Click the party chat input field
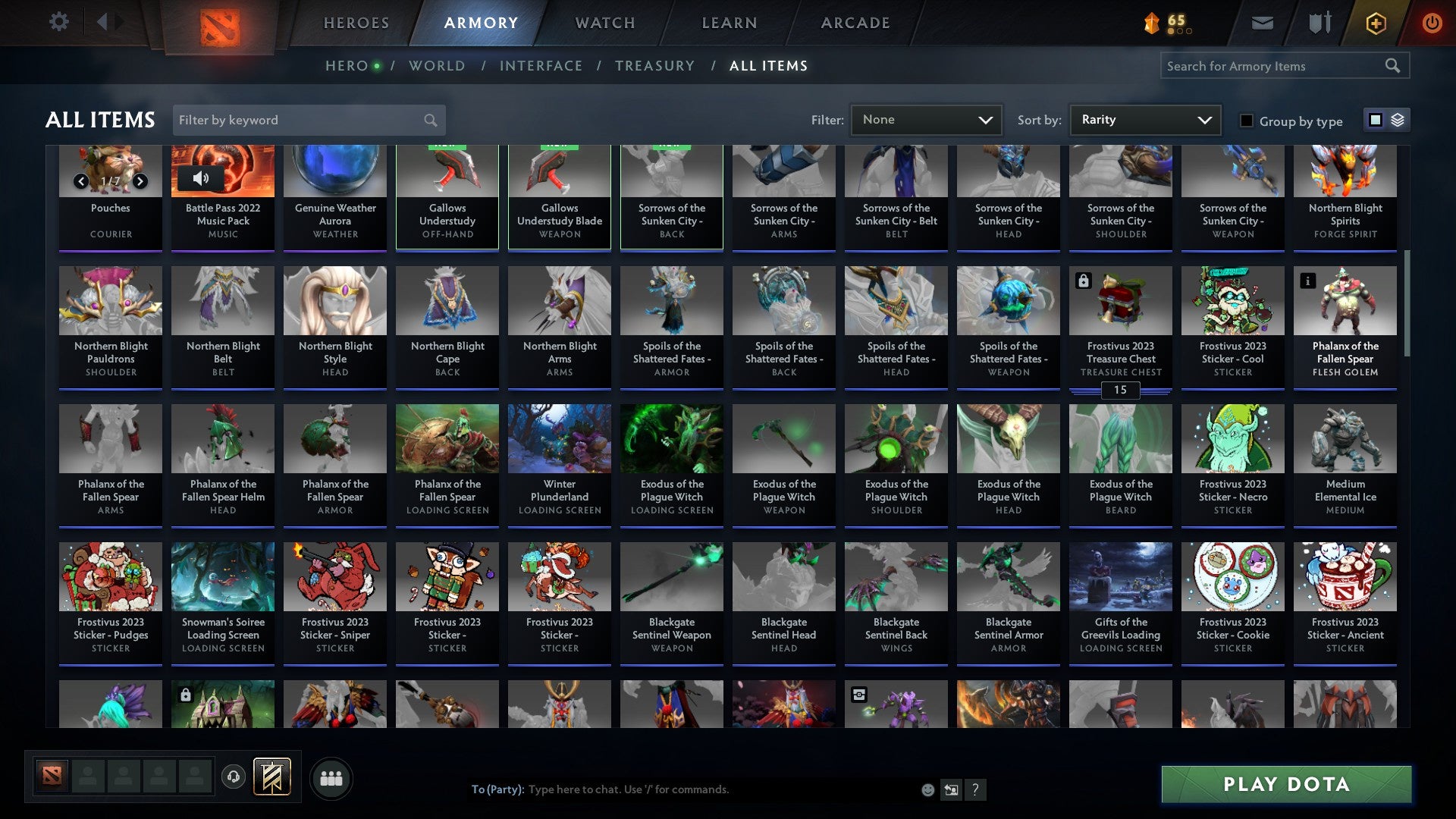 tap(682, 789)
